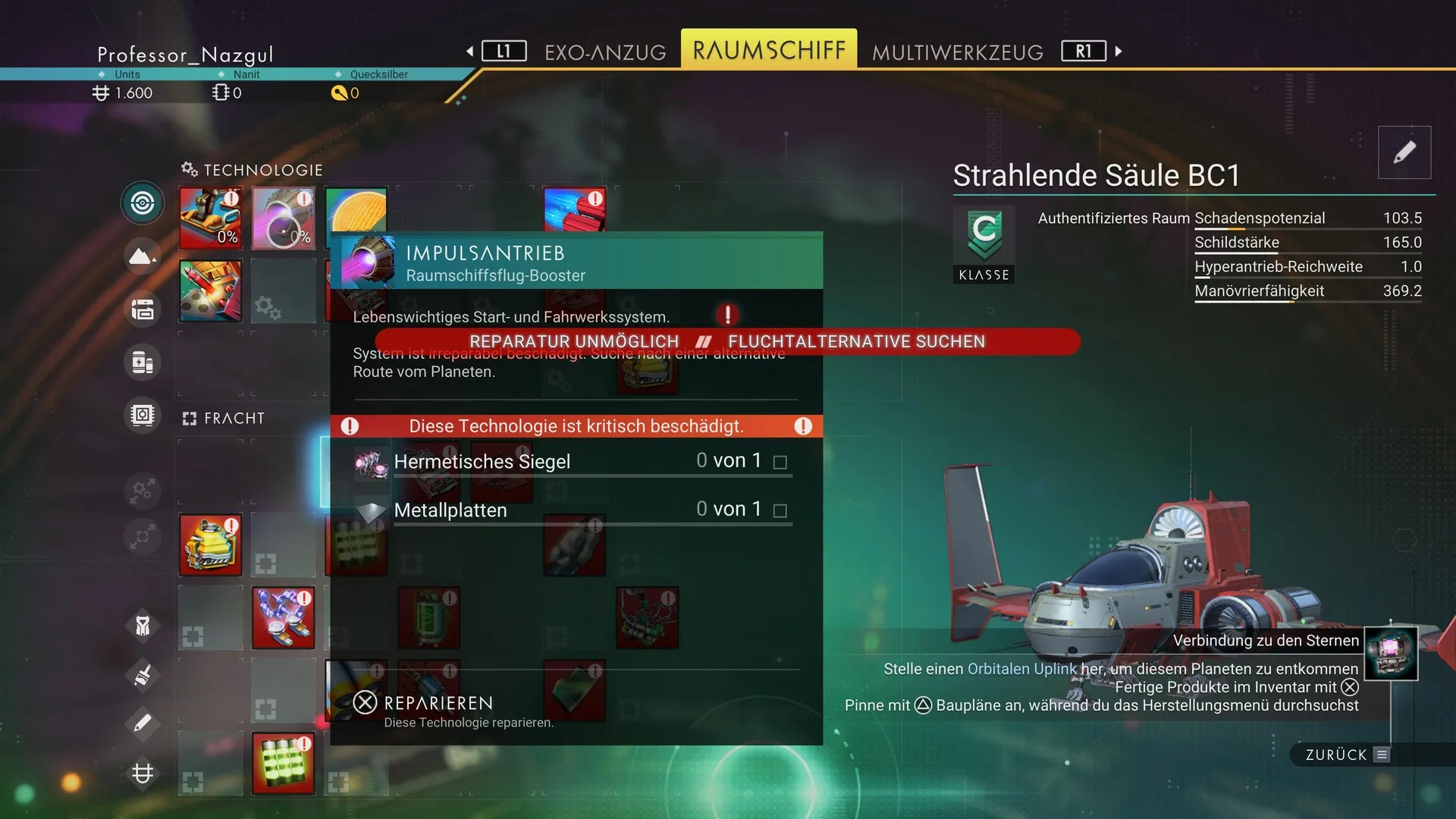Select the damaged launch thruster technology slot
Image resolution: width=1456 pixels, height=819 pixels.
tap(210, 218)
